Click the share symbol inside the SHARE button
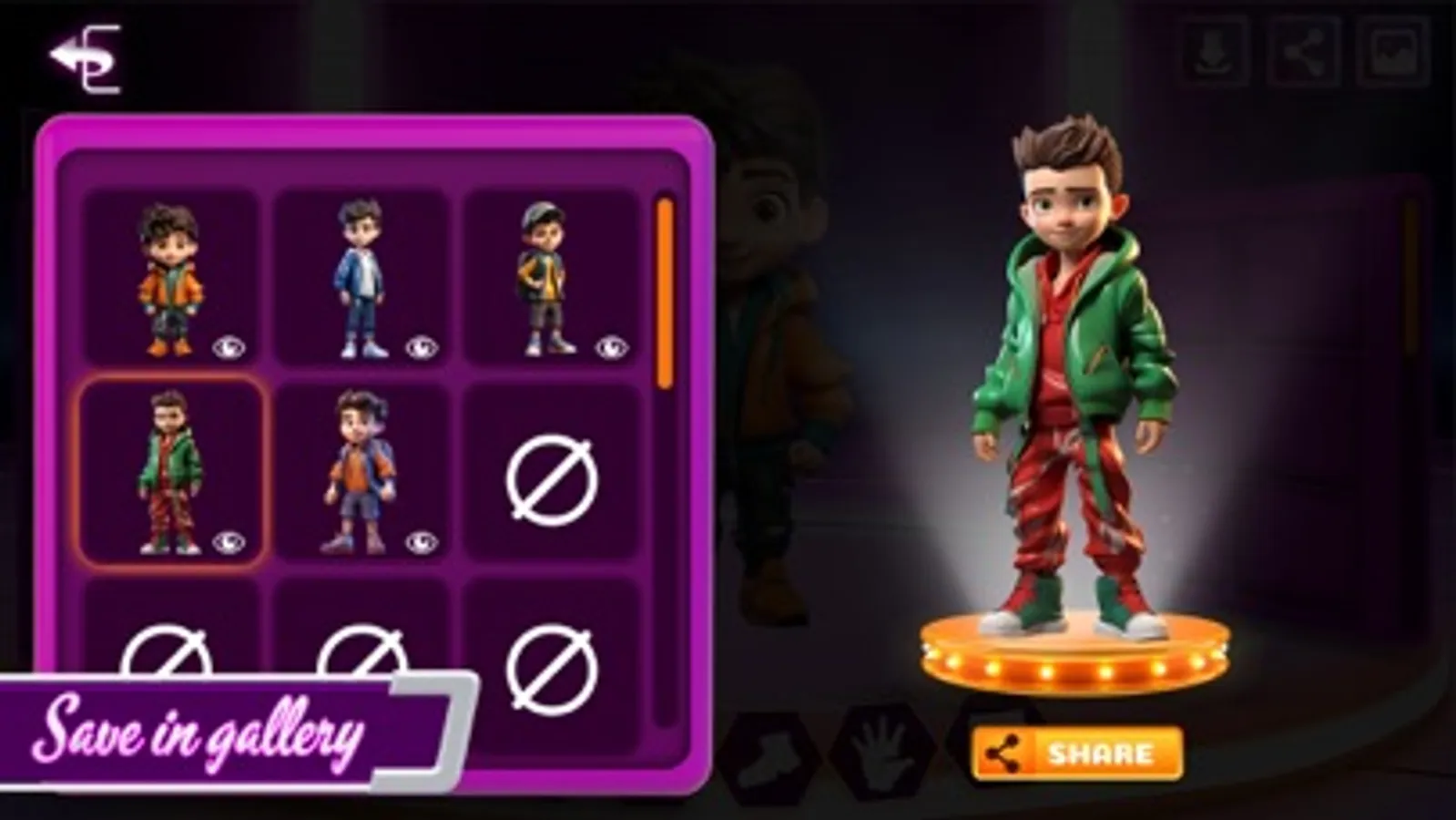Image resolution: width=1456 pixels, height=820 pixels. pyautogui.click(x=1002, y=753)
